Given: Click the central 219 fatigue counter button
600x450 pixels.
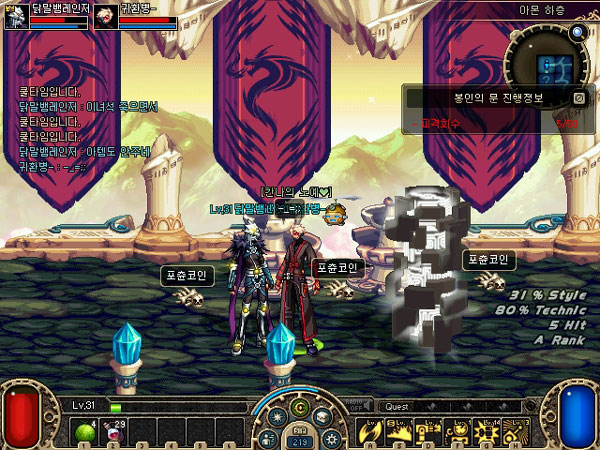Looking at the screenshot, I should [300, 440].
